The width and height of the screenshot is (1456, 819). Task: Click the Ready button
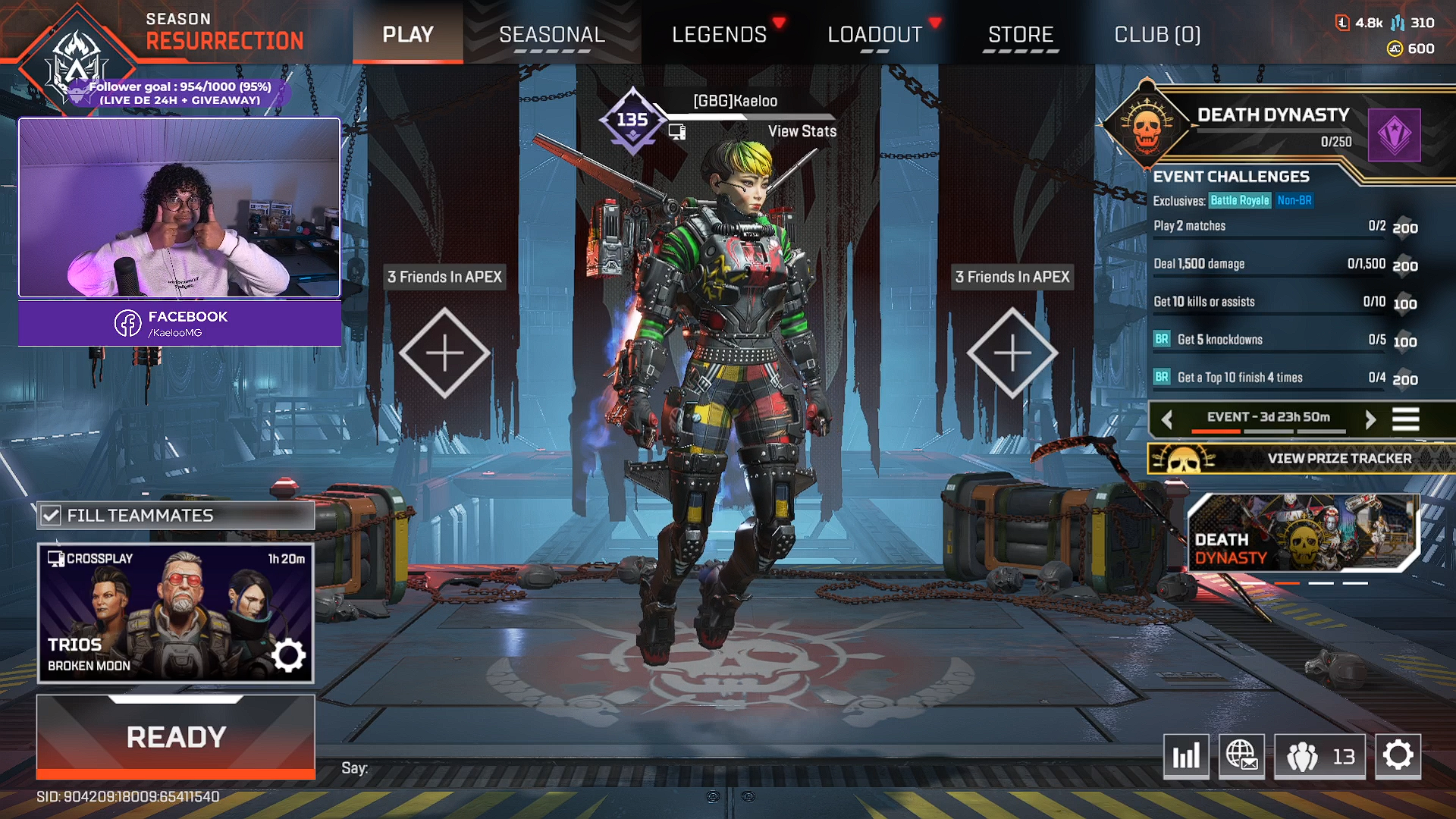pyautogui.click(x=176, y=736)
